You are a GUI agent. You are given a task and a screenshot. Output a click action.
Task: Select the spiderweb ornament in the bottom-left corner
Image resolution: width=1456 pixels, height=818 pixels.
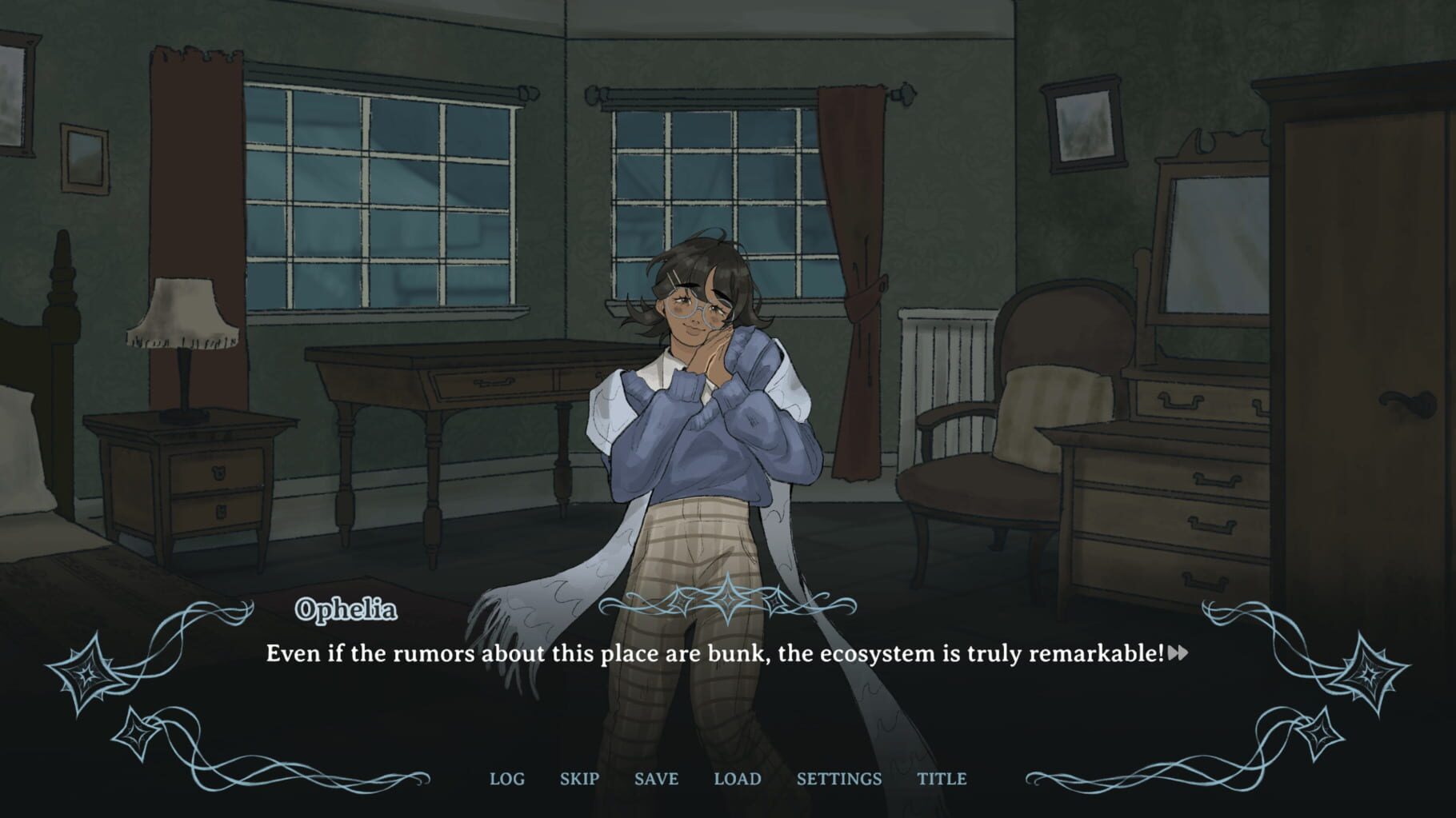pyautogui.click(x=86, y=675)
